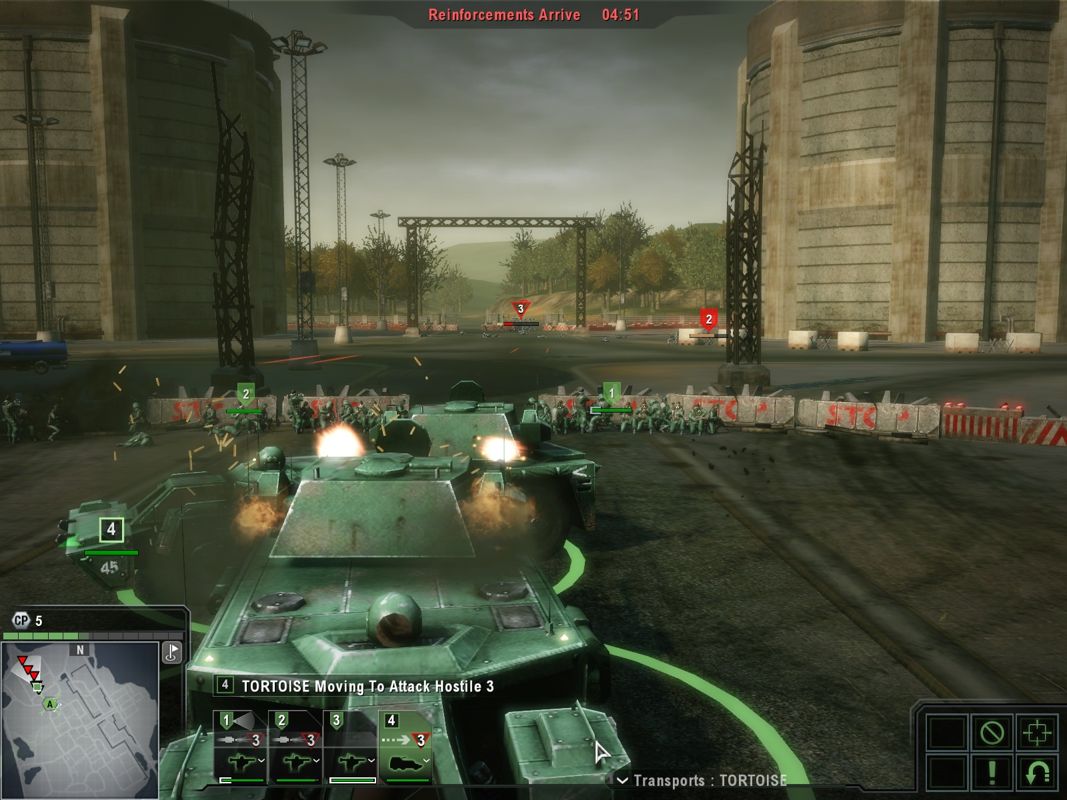
Task: Activate the U-turn retreat arrow command
Action: click(1036, 773)
